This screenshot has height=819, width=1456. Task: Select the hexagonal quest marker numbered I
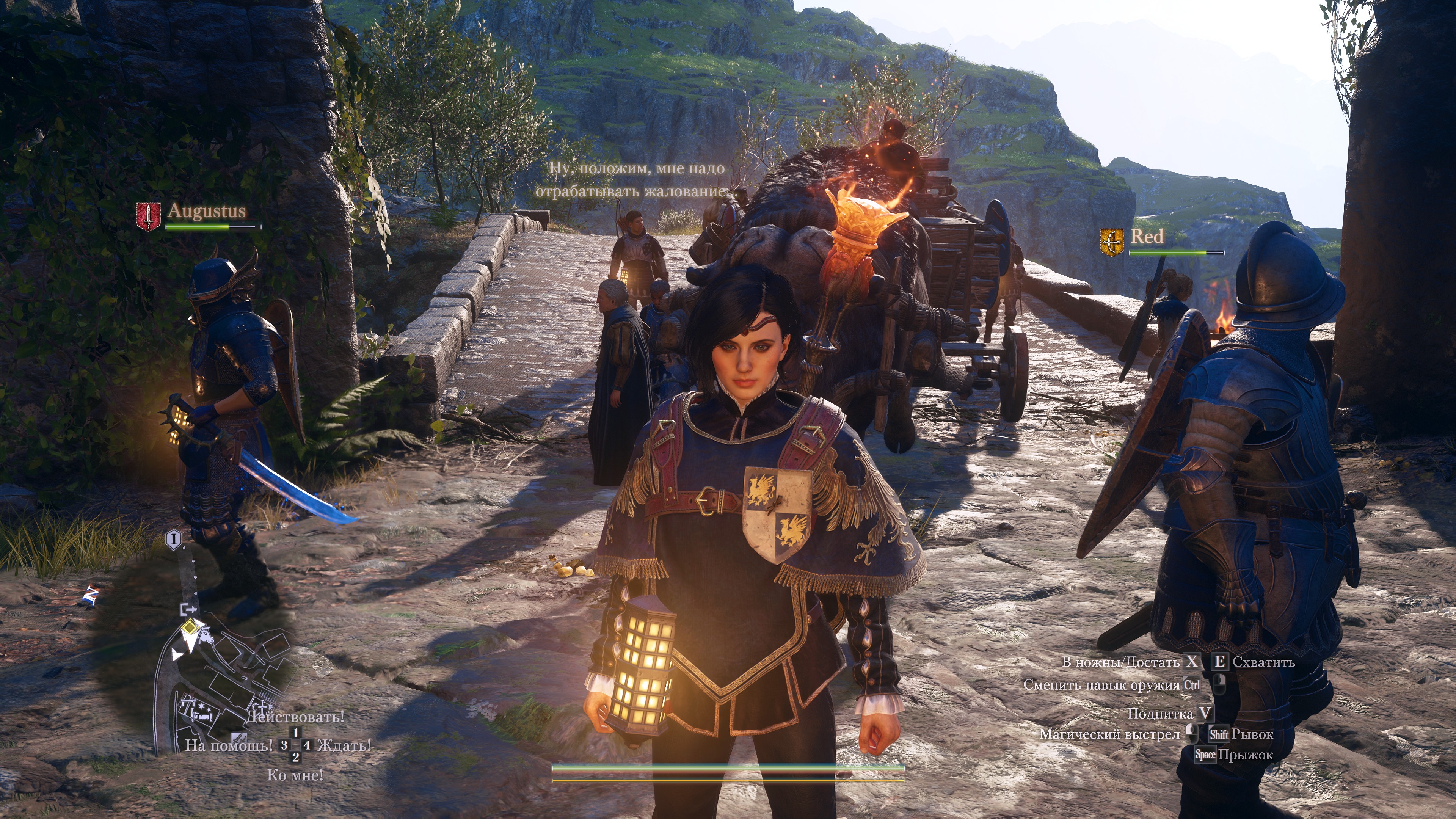click(174, 540)
